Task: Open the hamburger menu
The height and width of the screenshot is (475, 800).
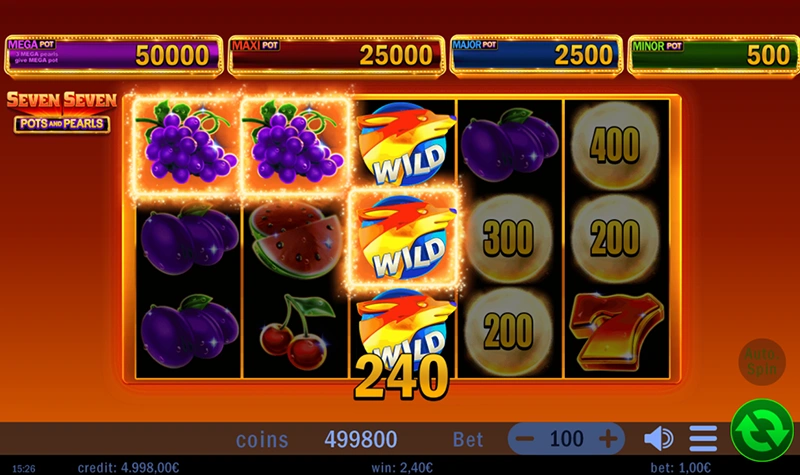Action: (703, 438)
